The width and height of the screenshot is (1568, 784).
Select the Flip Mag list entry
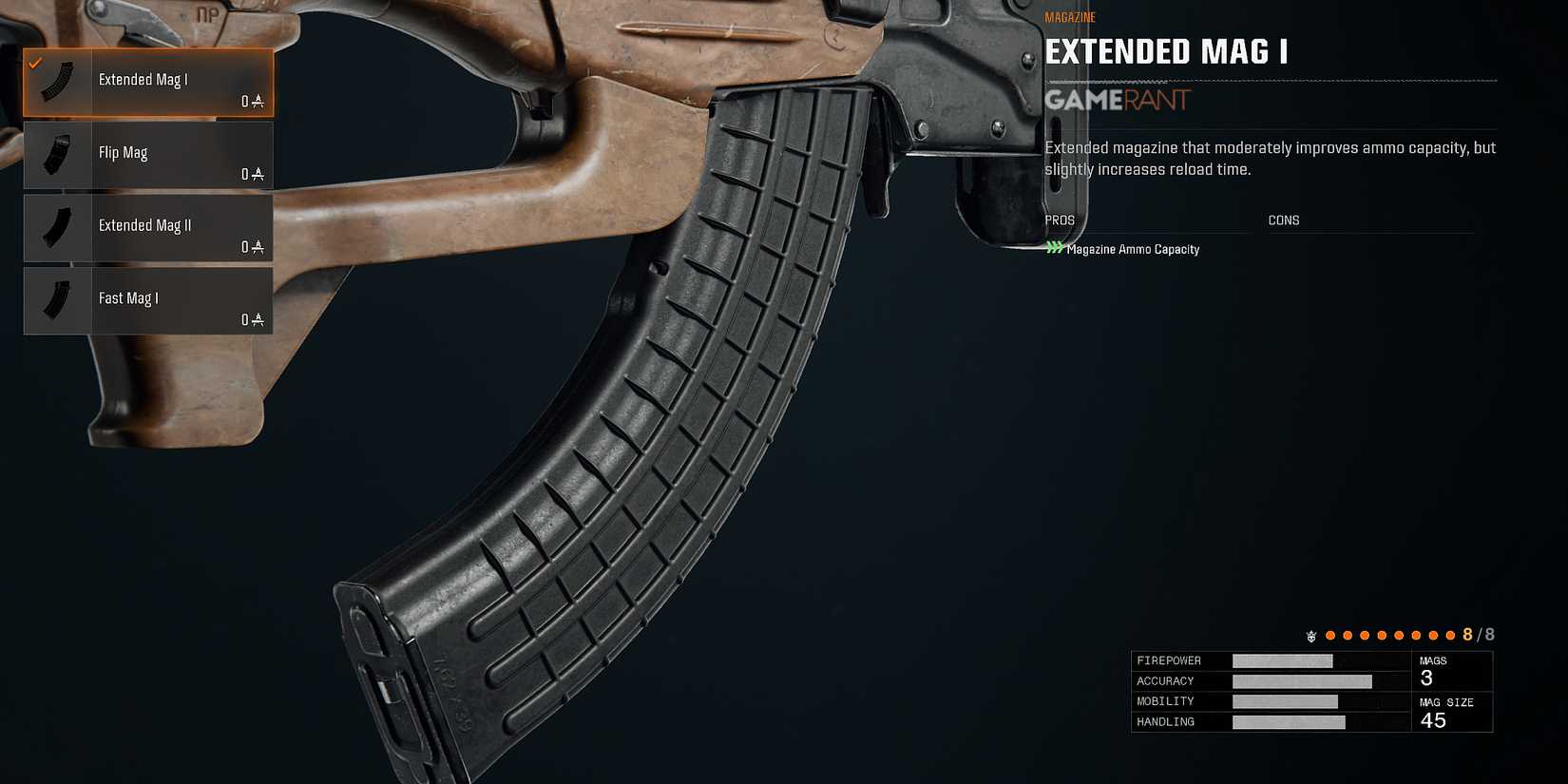147,154
